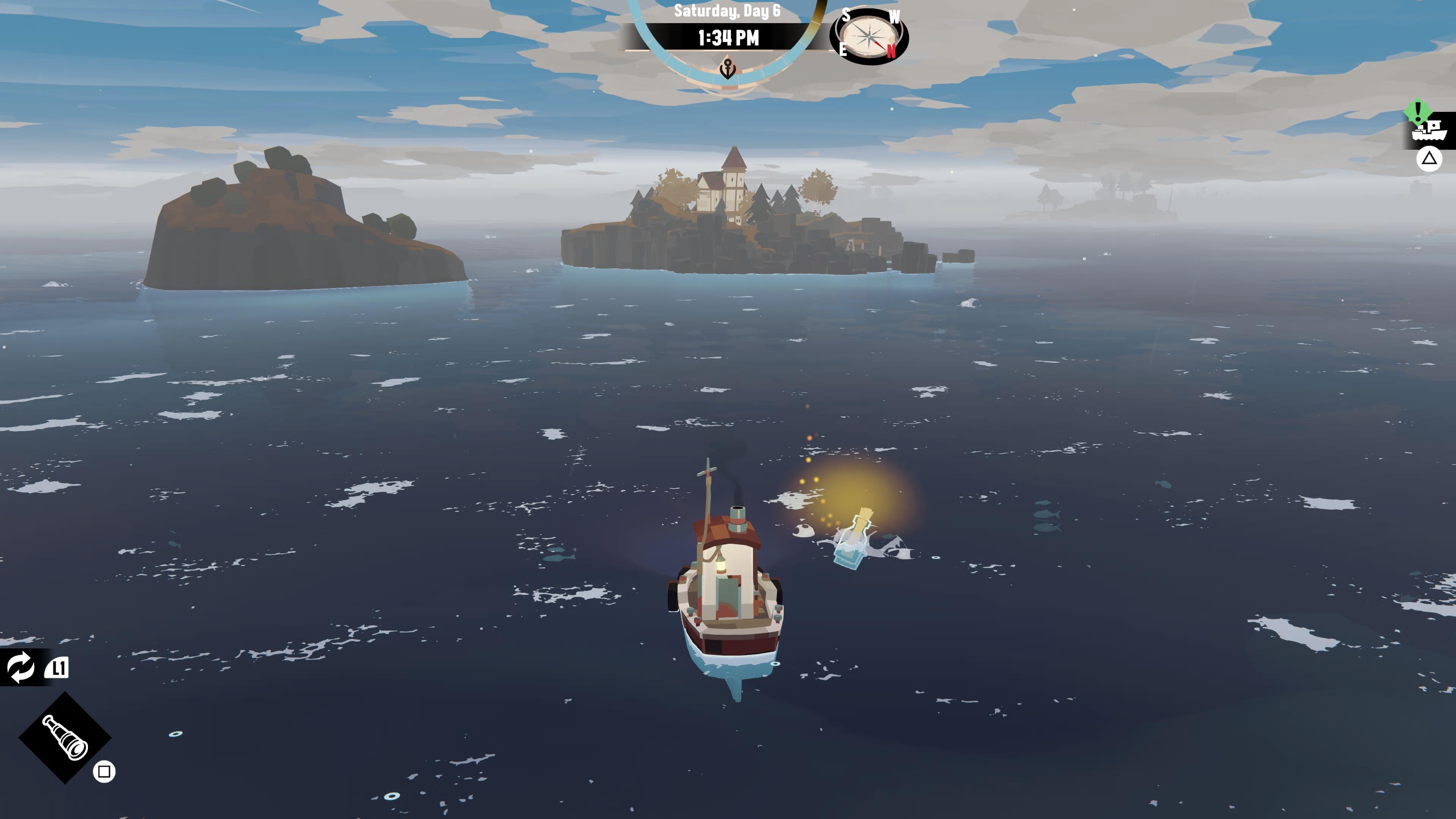Select the anchor marker on the day dial
1456x819 pixels.
(x=728, y=69)
